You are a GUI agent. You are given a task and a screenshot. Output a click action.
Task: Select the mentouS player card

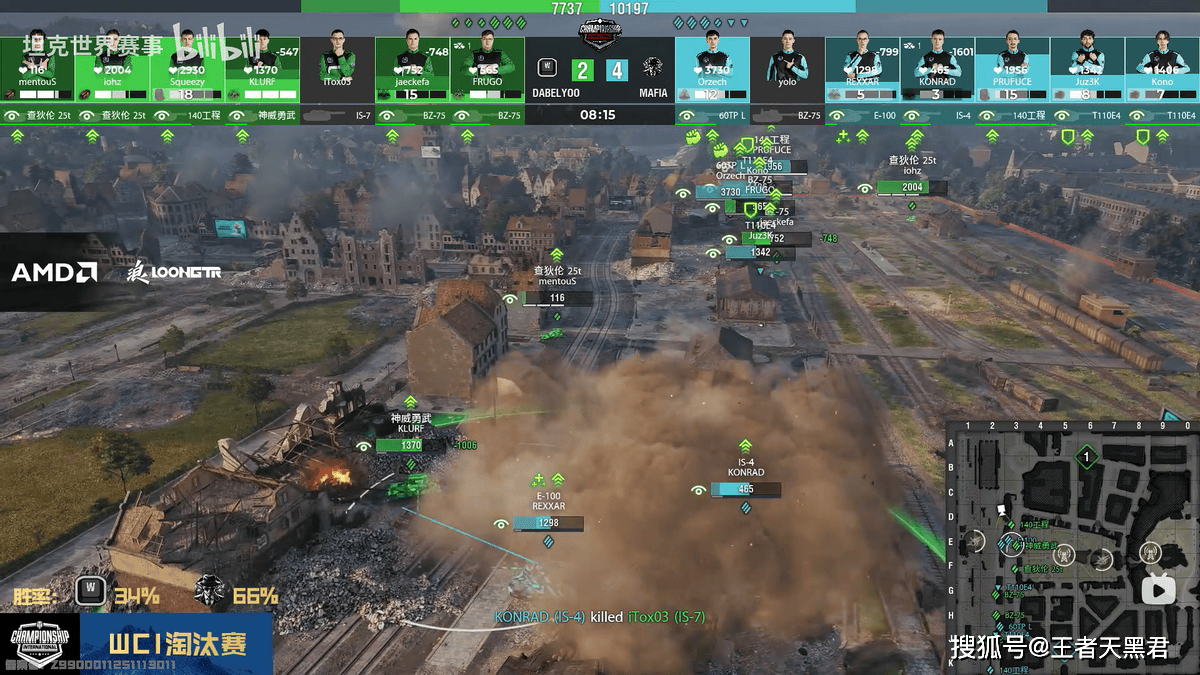[37, 68]
